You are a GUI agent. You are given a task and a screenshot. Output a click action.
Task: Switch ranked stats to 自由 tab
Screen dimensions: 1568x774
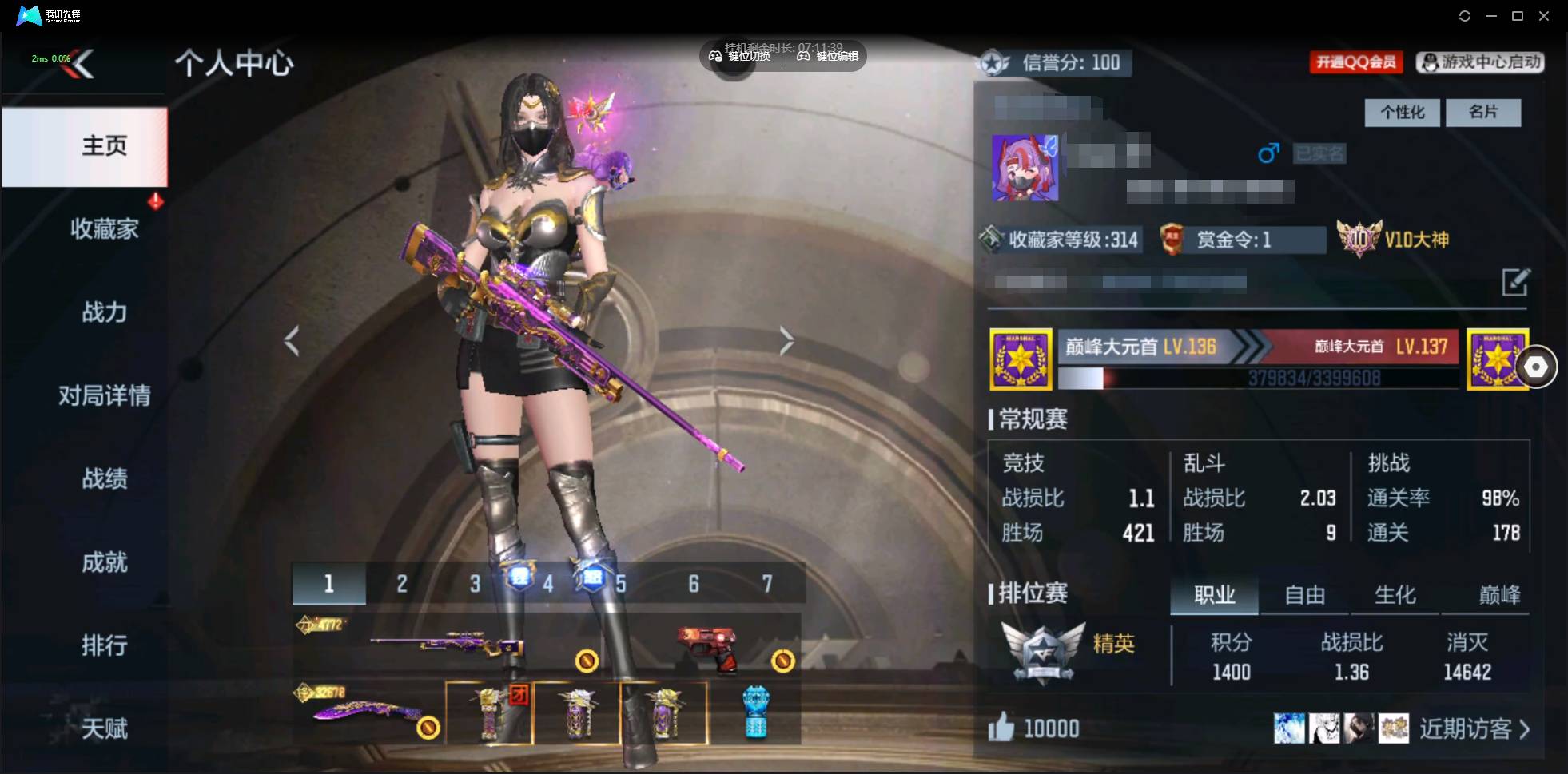point(1304,595)
